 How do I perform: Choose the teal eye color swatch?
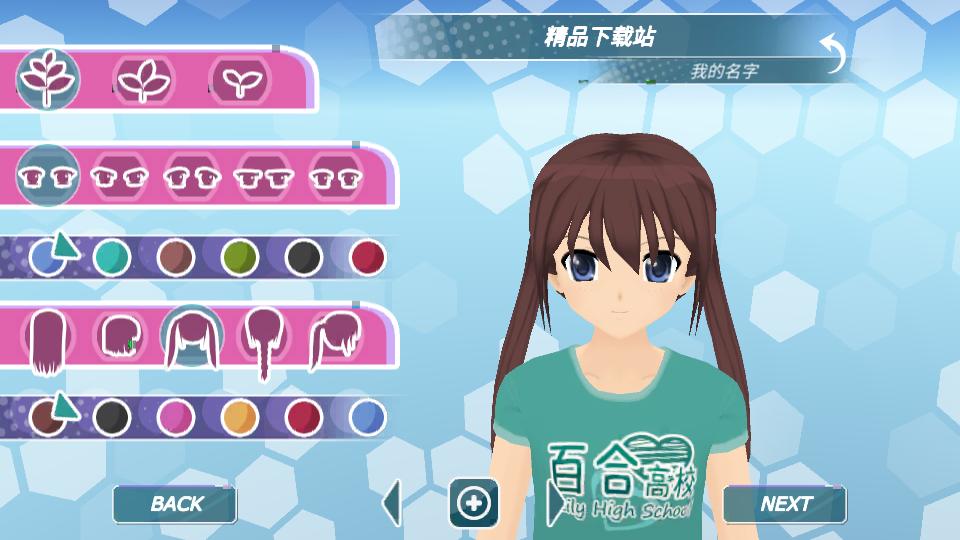point(111,257)
